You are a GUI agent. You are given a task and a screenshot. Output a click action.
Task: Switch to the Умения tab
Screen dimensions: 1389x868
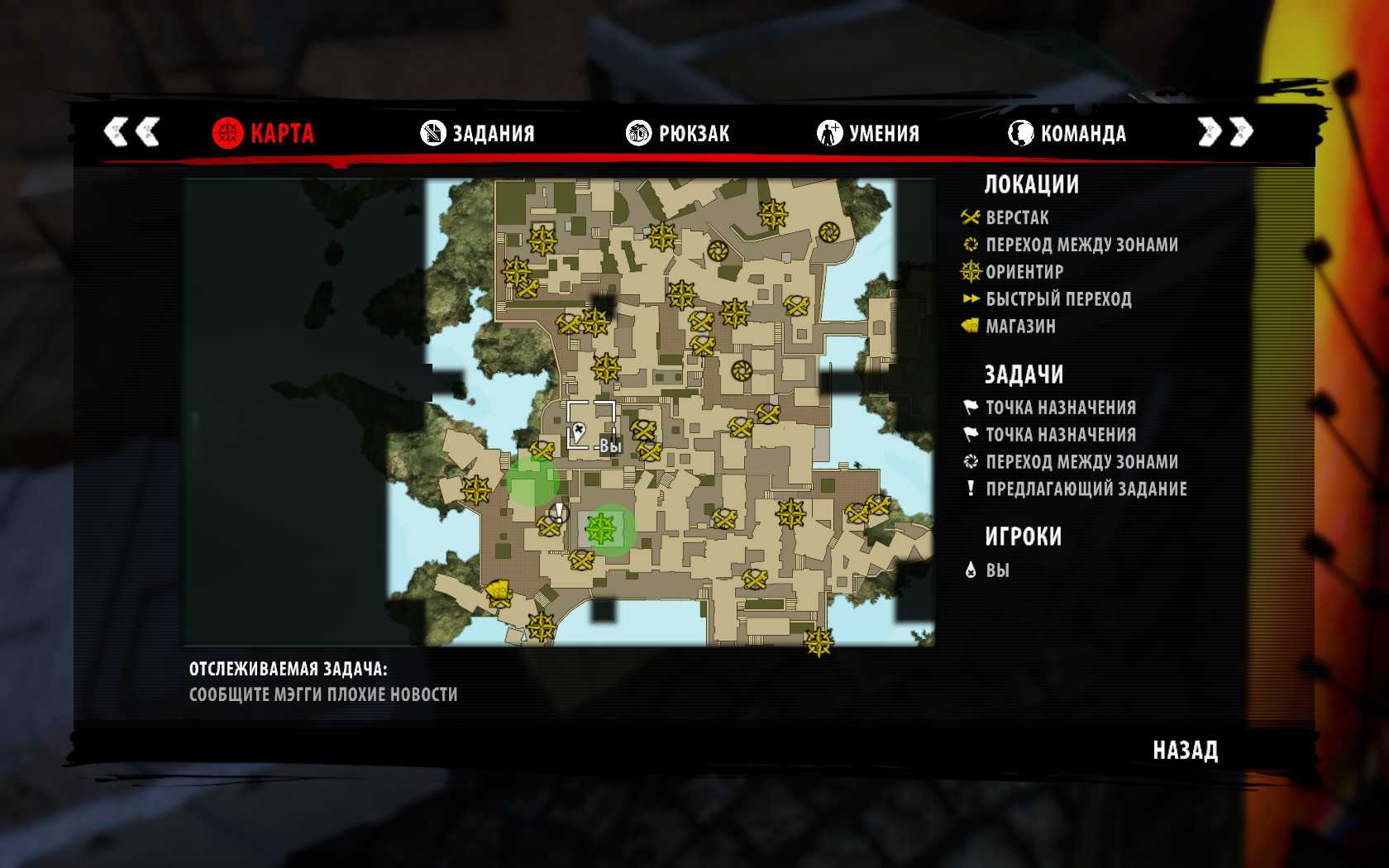pyautogui.click(x=868, y=133)
